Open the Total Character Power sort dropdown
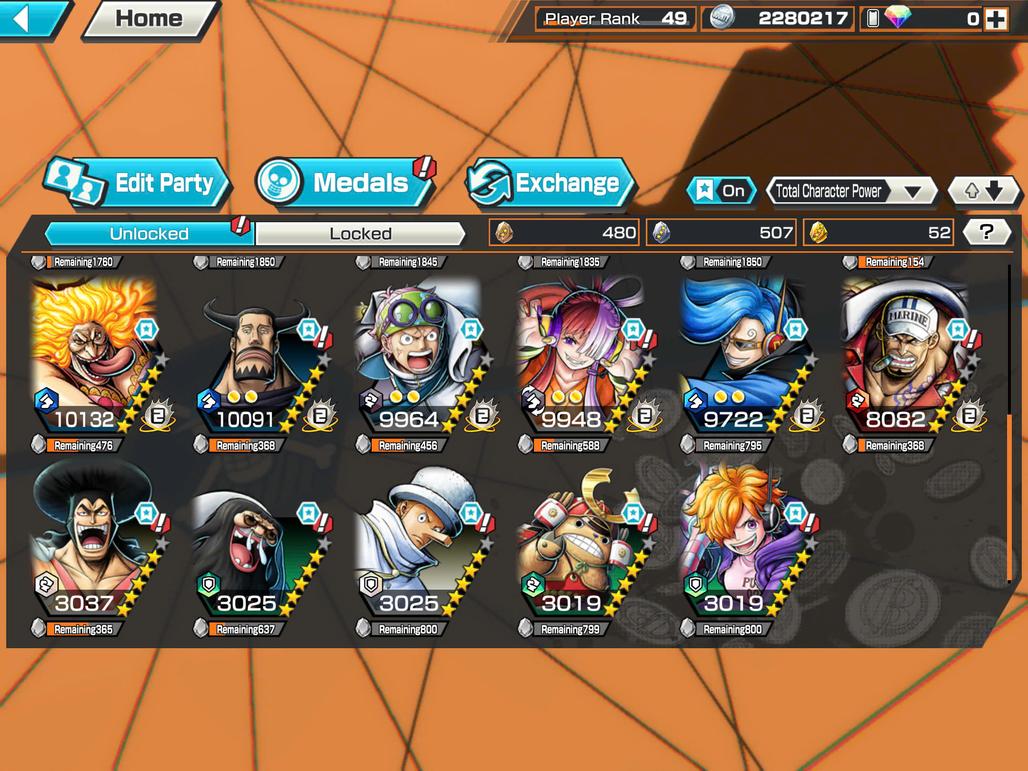This screenshot has width=1028, height=771. pyautogui.click(x=850, y=190)
